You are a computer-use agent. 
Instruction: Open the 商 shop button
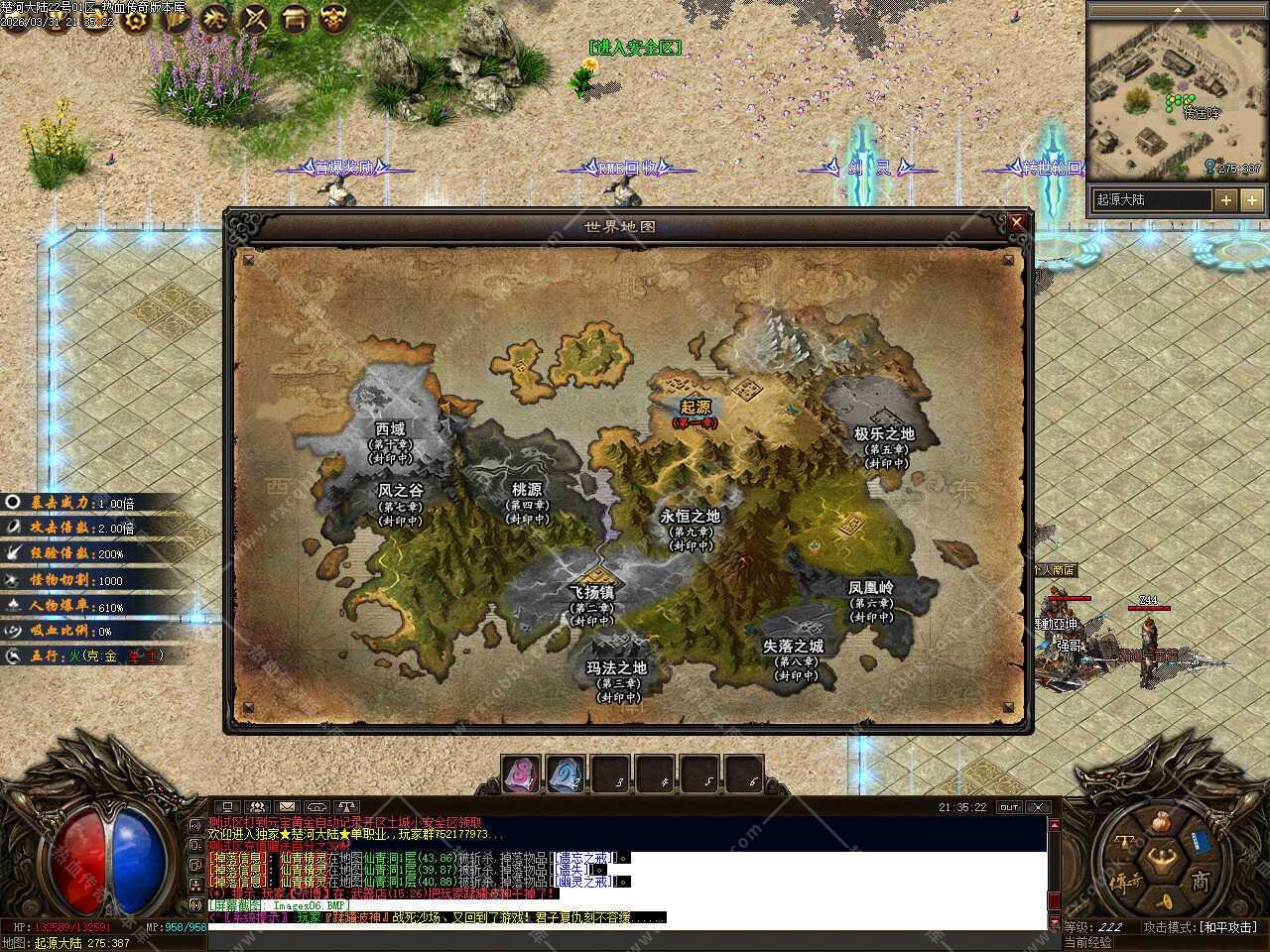coord(1201,880)
